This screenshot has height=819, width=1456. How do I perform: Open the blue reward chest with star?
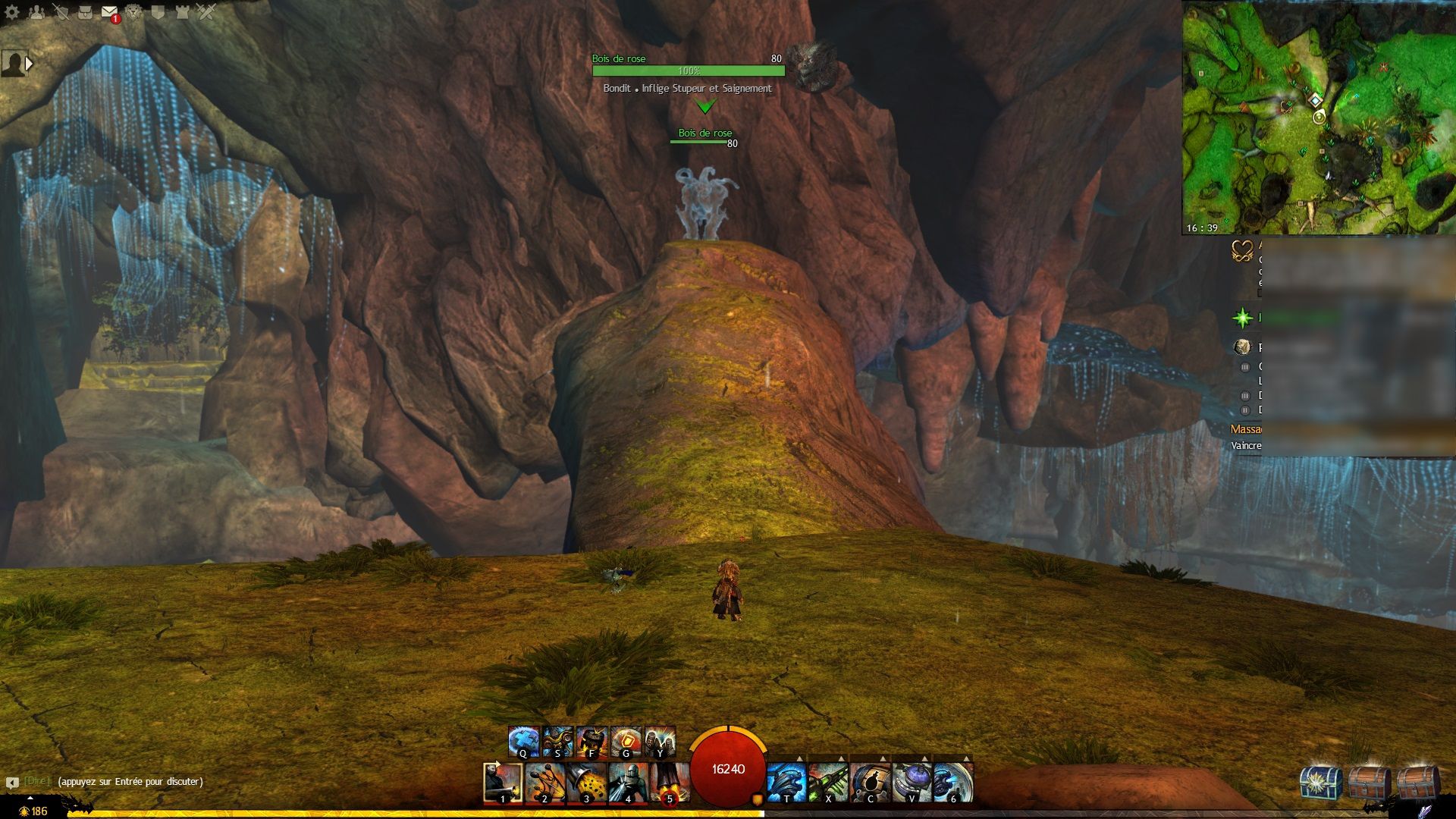point(1319,783)
